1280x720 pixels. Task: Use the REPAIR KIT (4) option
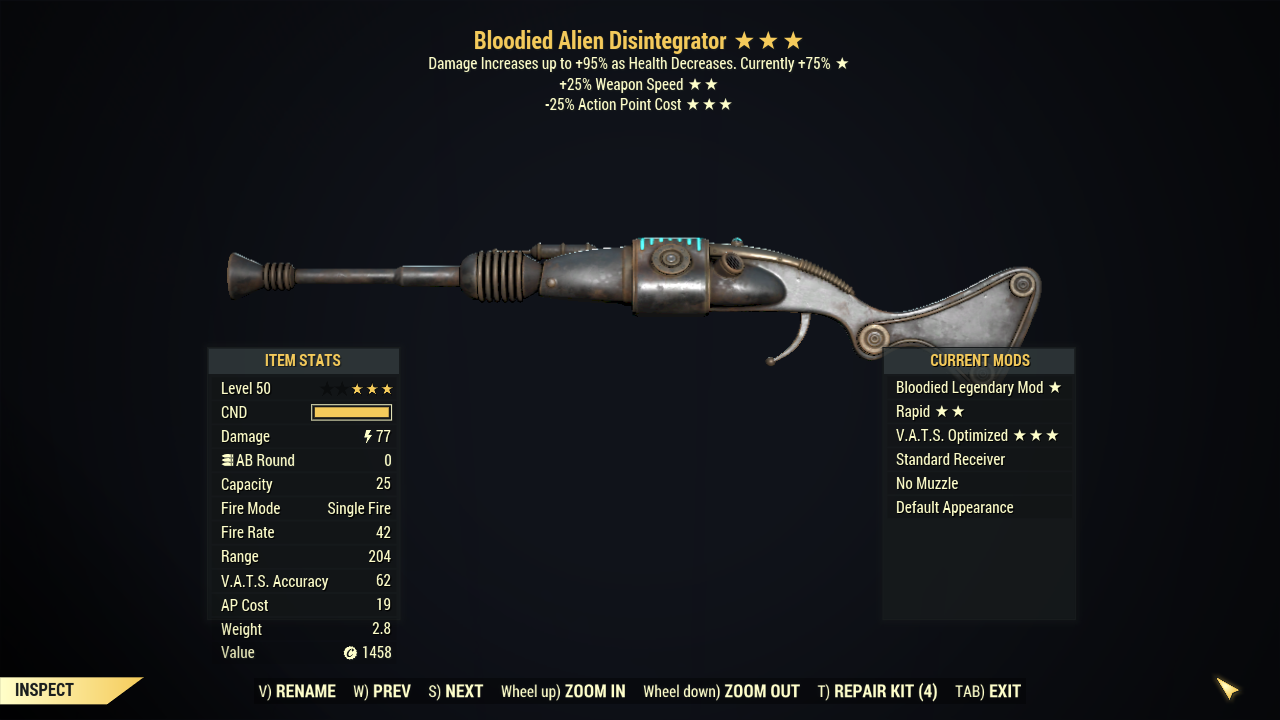tap(877, 691)
